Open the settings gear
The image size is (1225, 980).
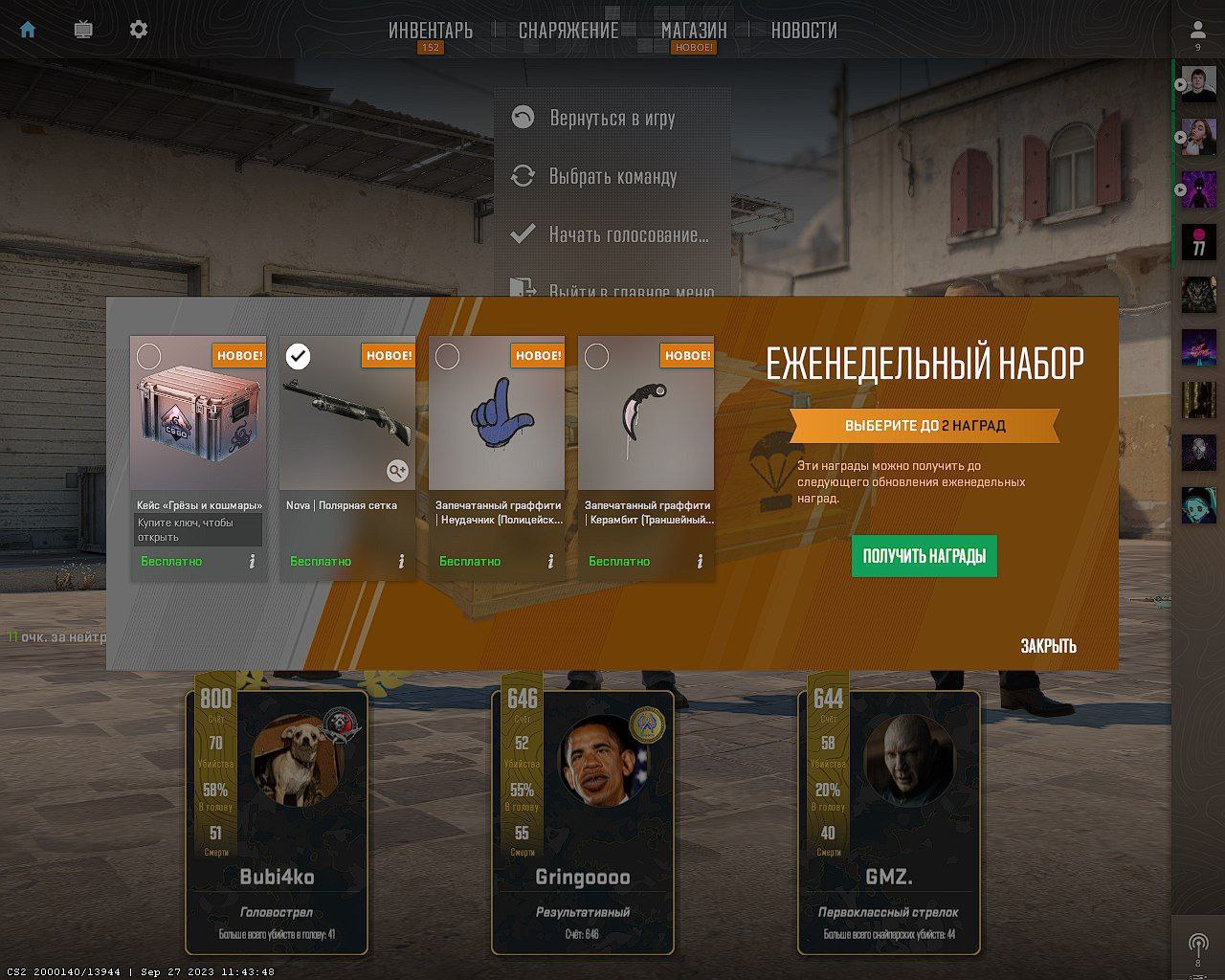(139, 30)
